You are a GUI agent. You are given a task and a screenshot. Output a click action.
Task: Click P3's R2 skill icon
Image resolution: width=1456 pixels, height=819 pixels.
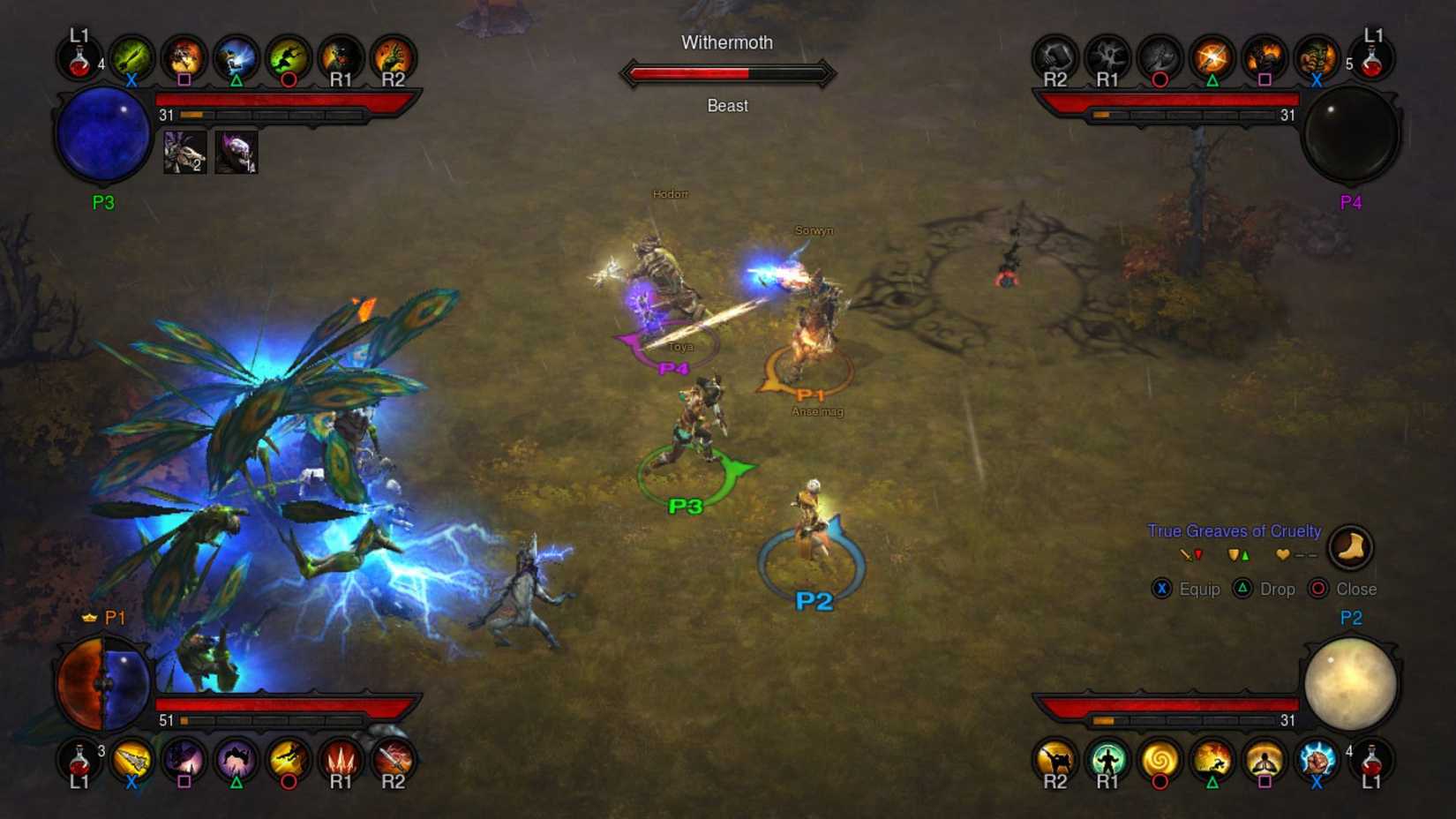(x=394, y=56)
